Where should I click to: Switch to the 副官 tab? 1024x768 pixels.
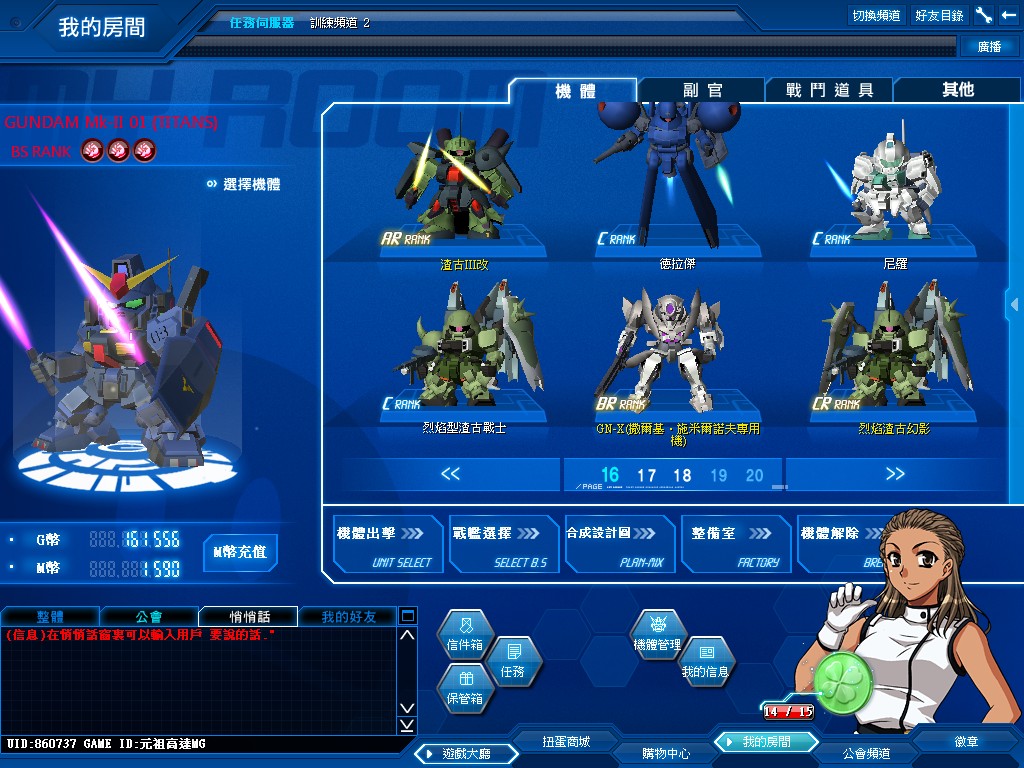pyautogui.click(x=702, y=90)
